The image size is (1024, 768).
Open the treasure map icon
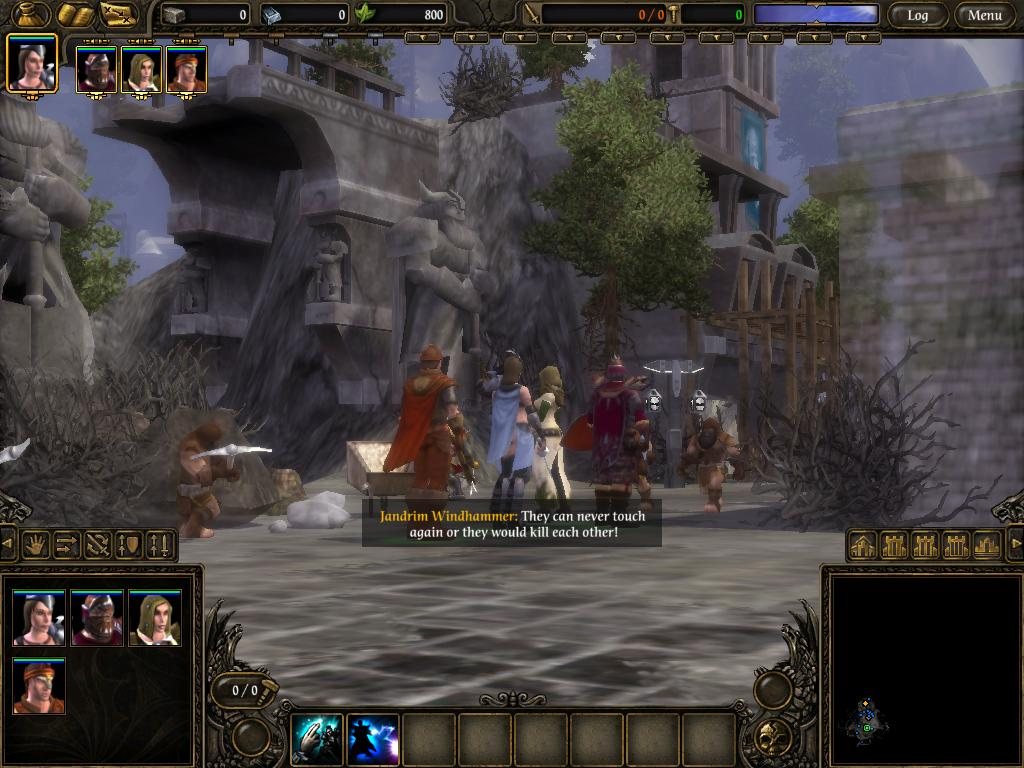point(118,14)
